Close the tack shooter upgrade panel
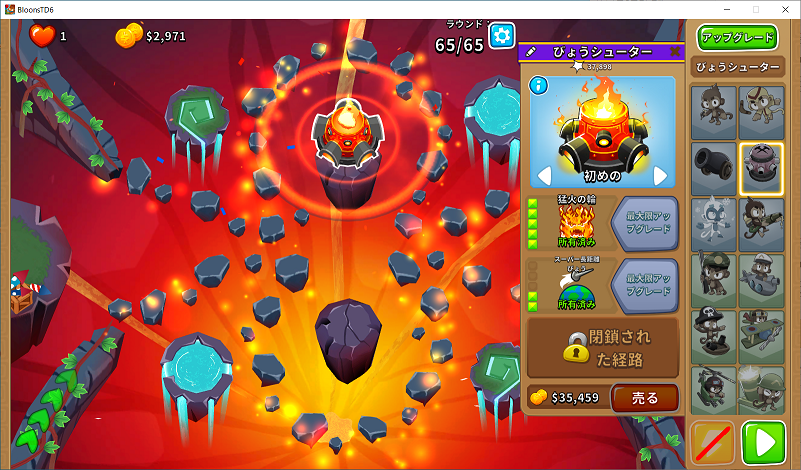Screen dimensions: 801x470 [674, 51]
